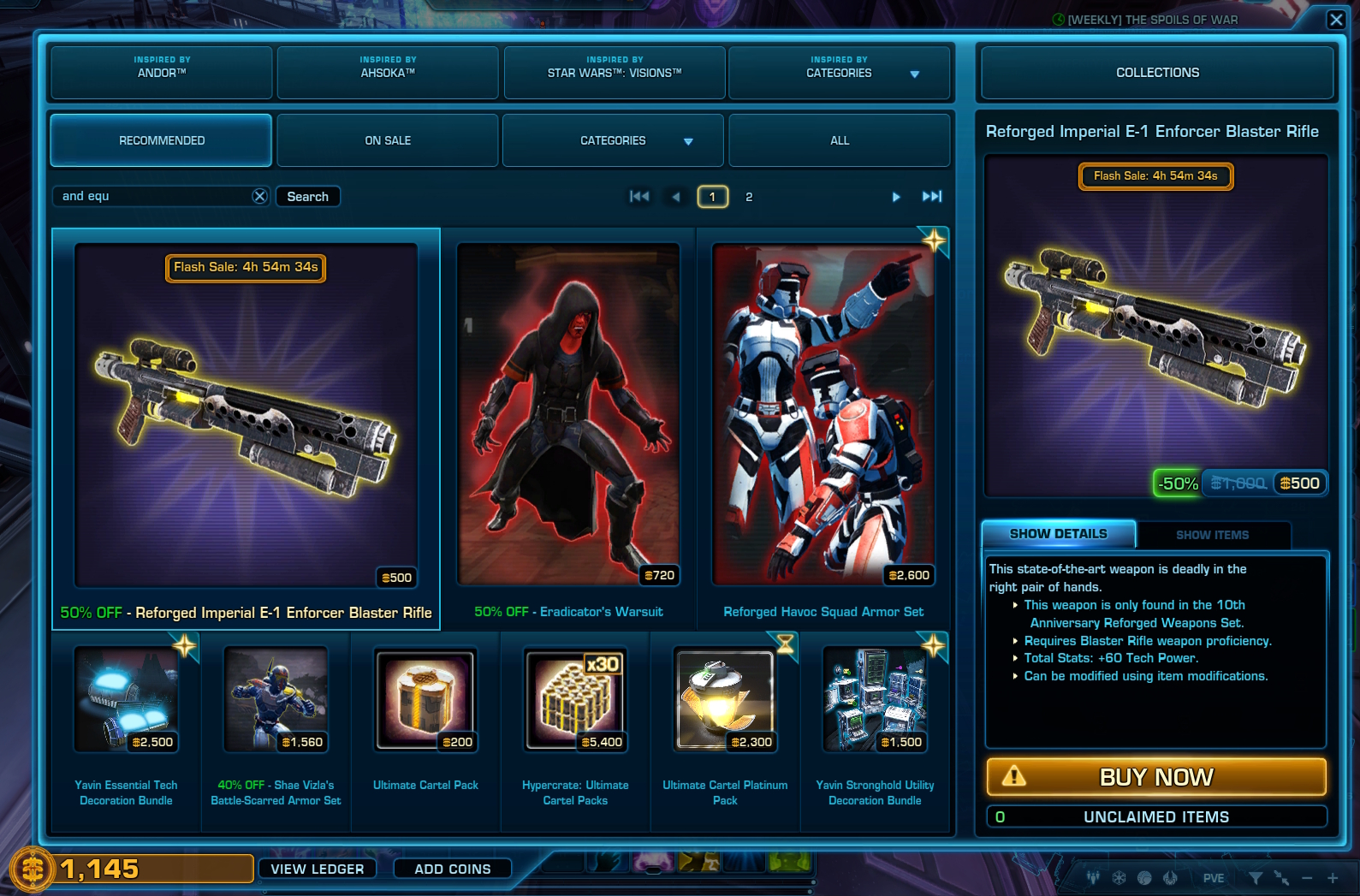Open the Inspired By Categories dropdown

coord(839,73)
